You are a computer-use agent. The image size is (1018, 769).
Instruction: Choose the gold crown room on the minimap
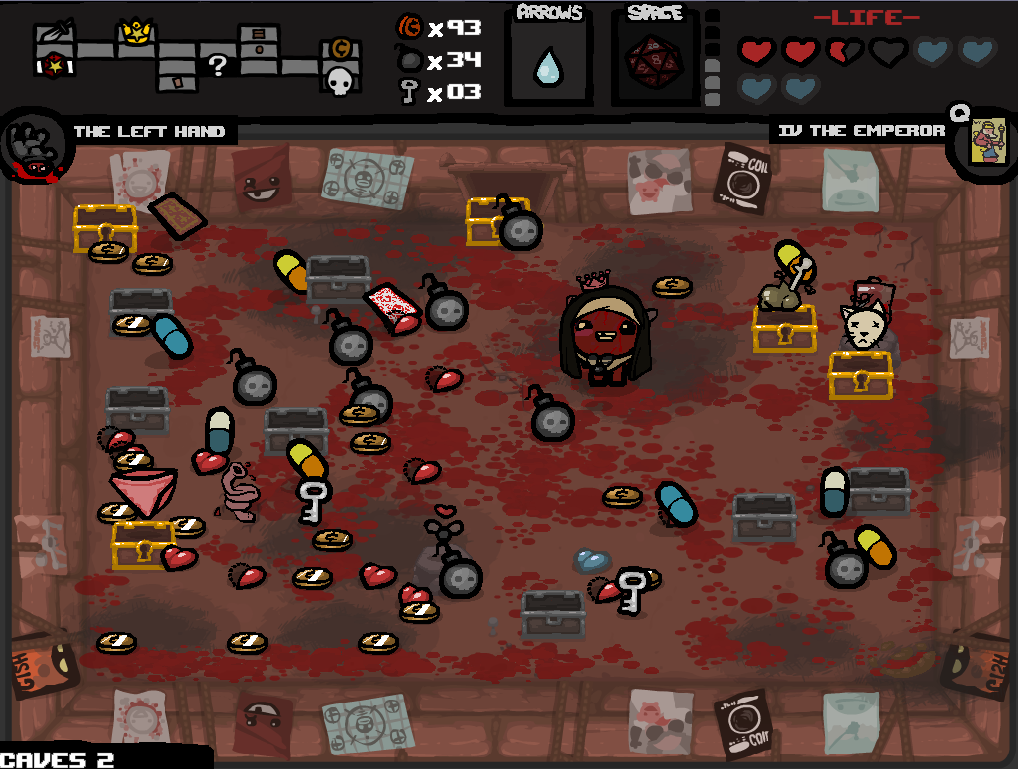pyautogui.click(x=134, y=36)
